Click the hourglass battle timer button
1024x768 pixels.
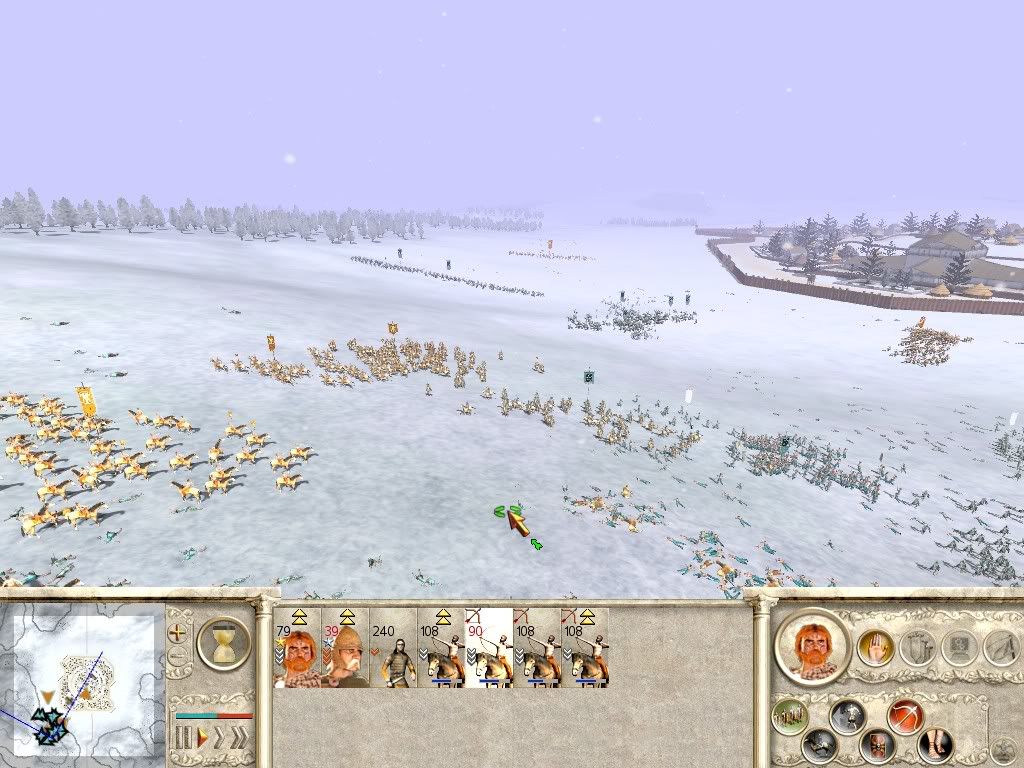tap(222, 642)
